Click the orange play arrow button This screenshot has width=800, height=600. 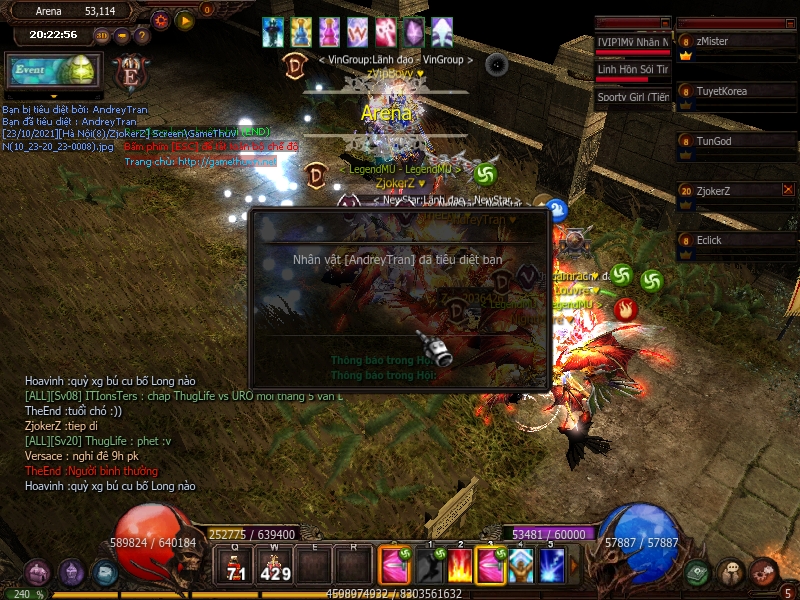pos(185,20)
